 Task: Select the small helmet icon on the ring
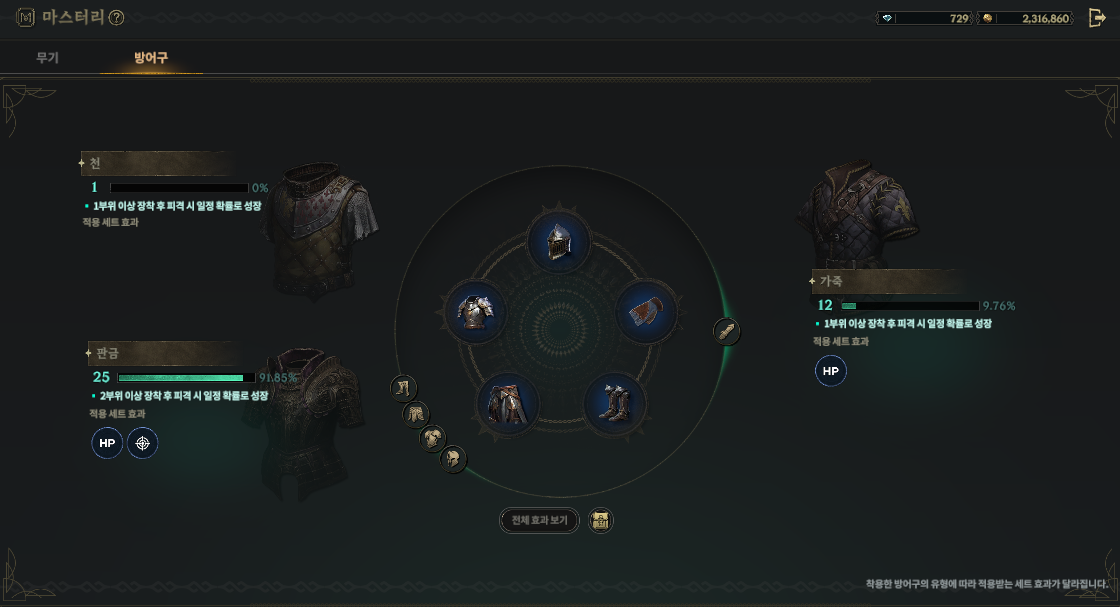pyautogui.click(x=453, y=459)
